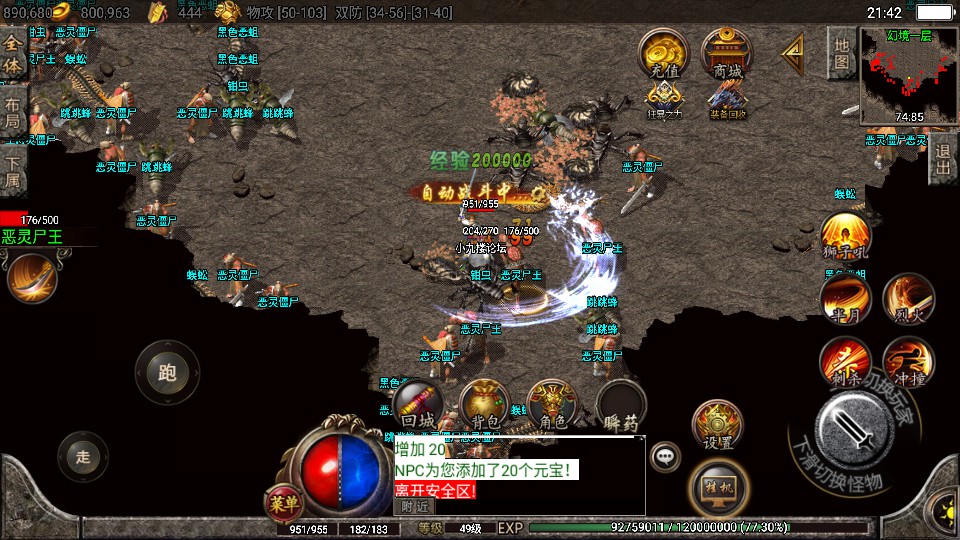Switch to 跑 run mode

pyautogui.click(x=167, y=372)
